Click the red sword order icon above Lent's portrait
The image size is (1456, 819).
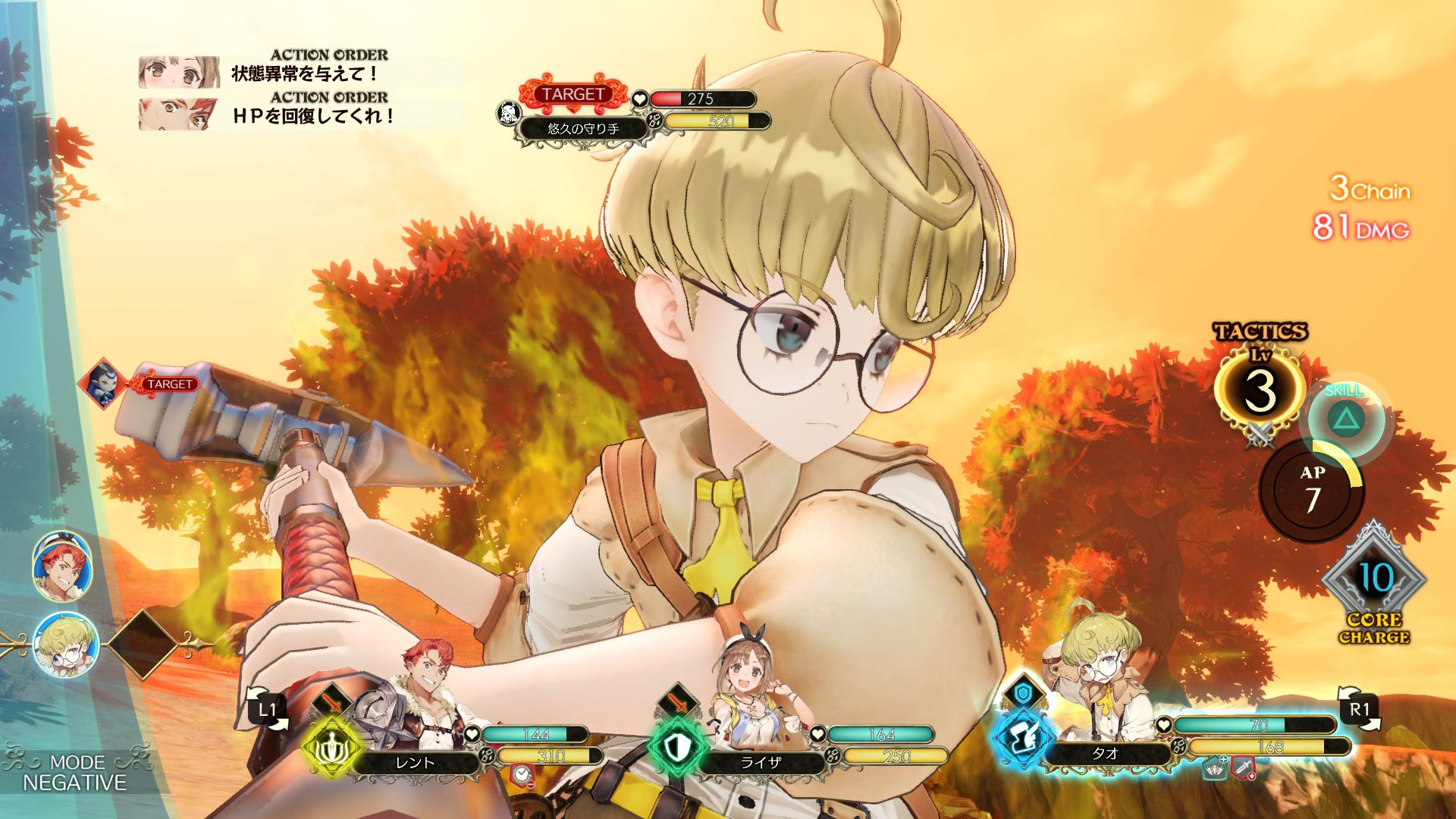331,701
